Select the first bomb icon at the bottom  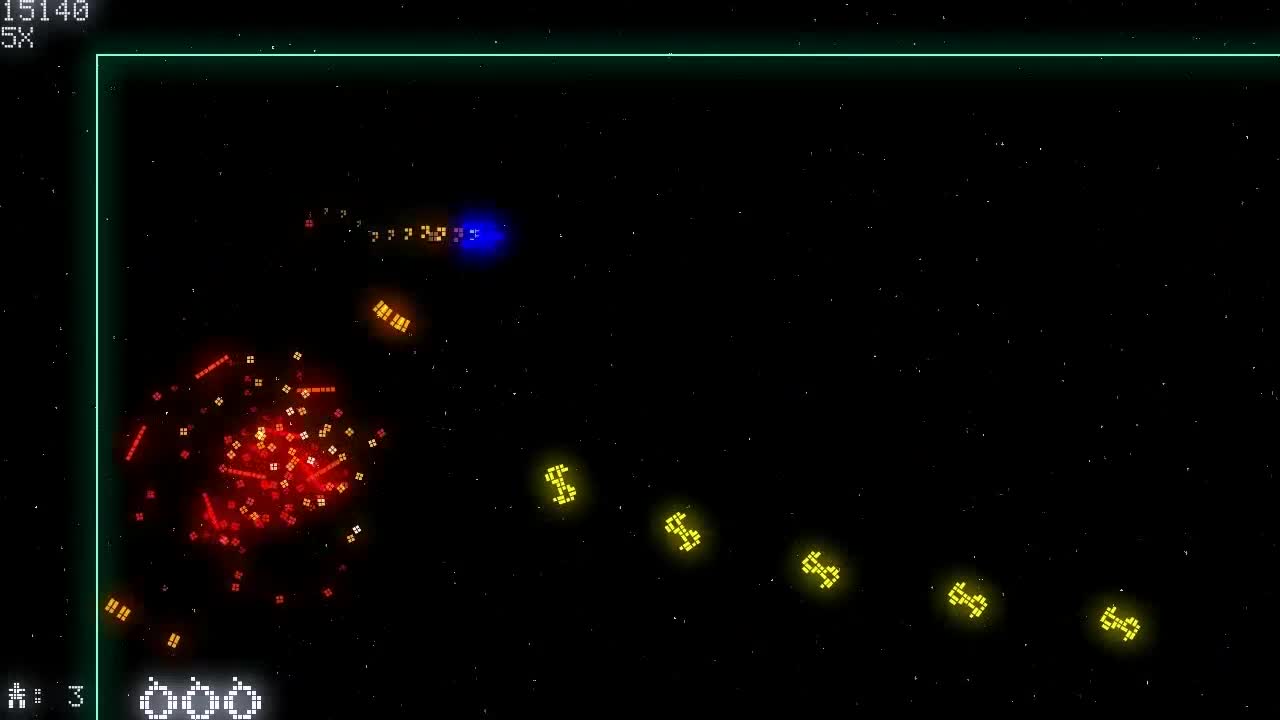click(x=155, y=700)
